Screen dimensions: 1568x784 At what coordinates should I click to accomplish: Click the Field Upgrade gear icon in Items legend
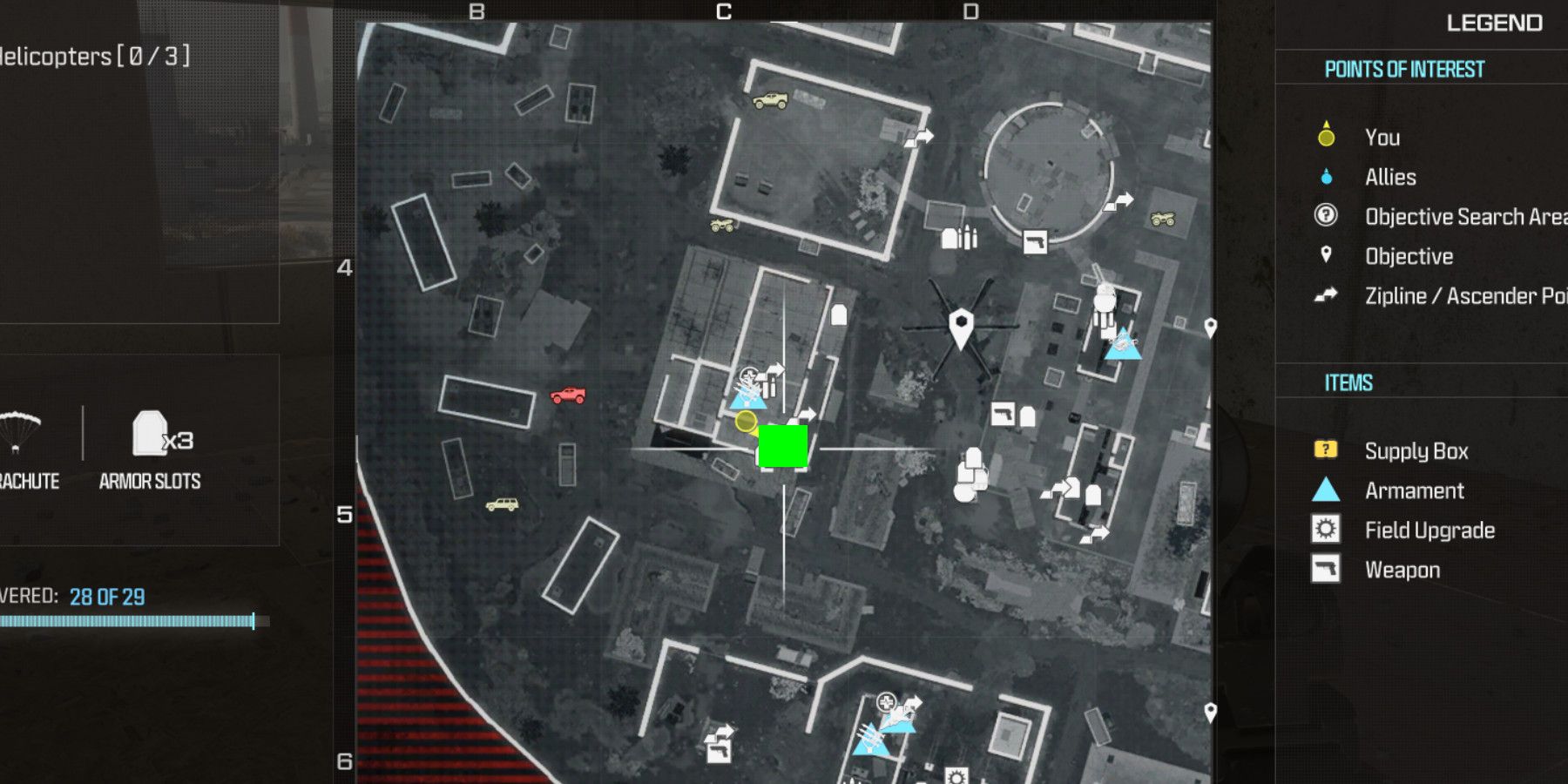click(x=1324, y=530)
